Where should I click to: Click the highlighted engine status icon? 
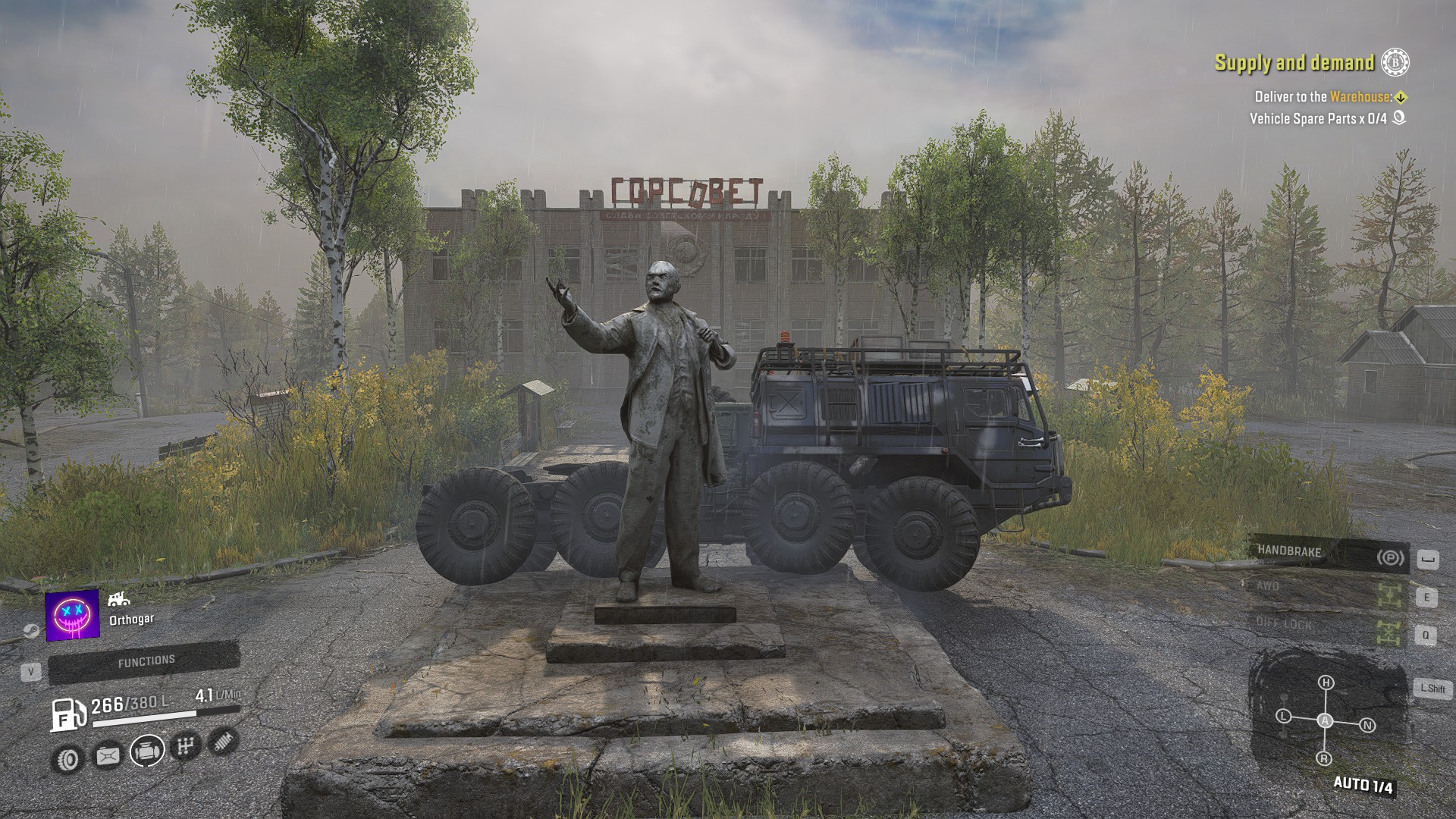147,752
